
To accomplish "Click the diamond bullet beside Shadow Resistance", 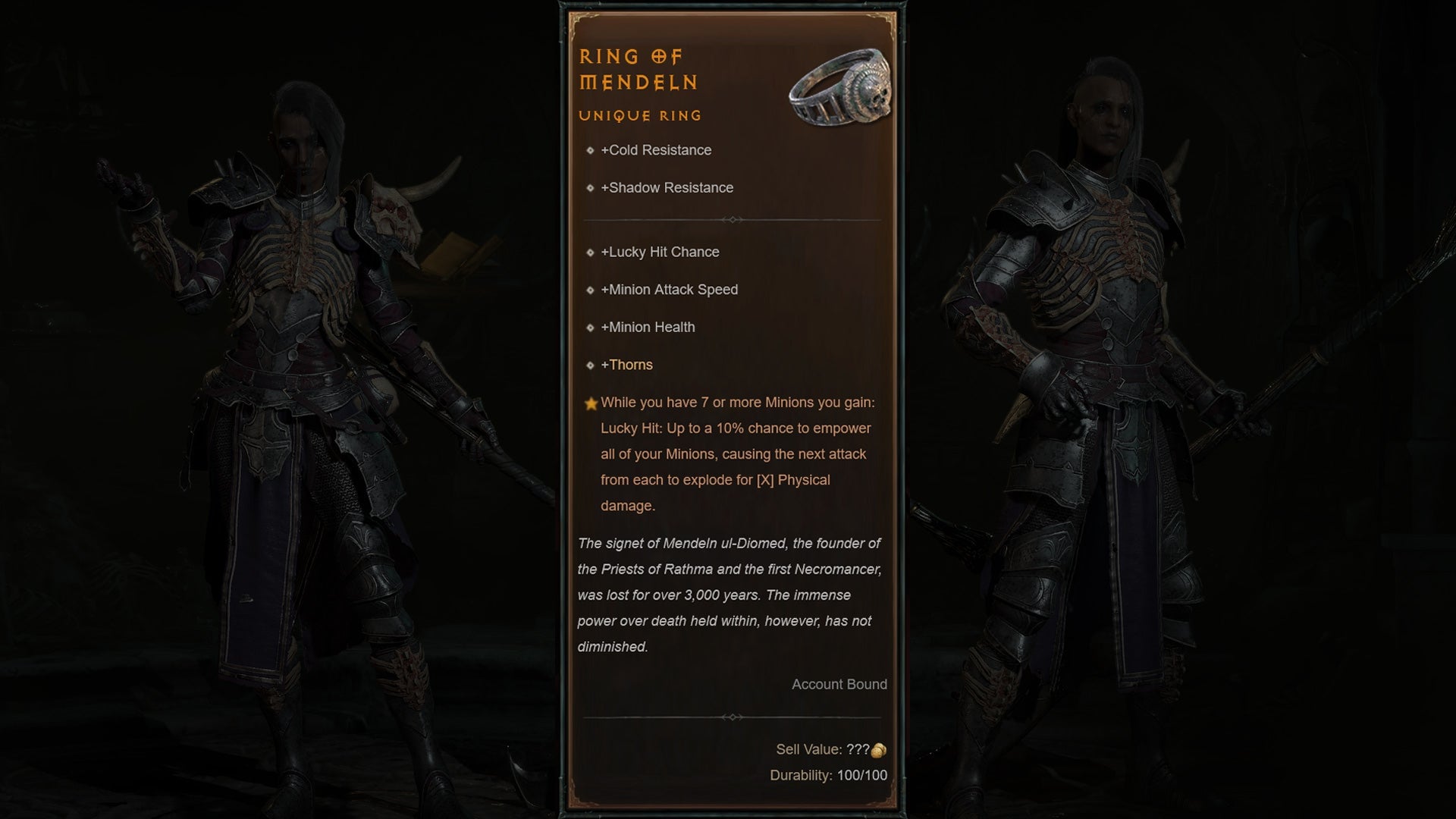I will point(591,188).
